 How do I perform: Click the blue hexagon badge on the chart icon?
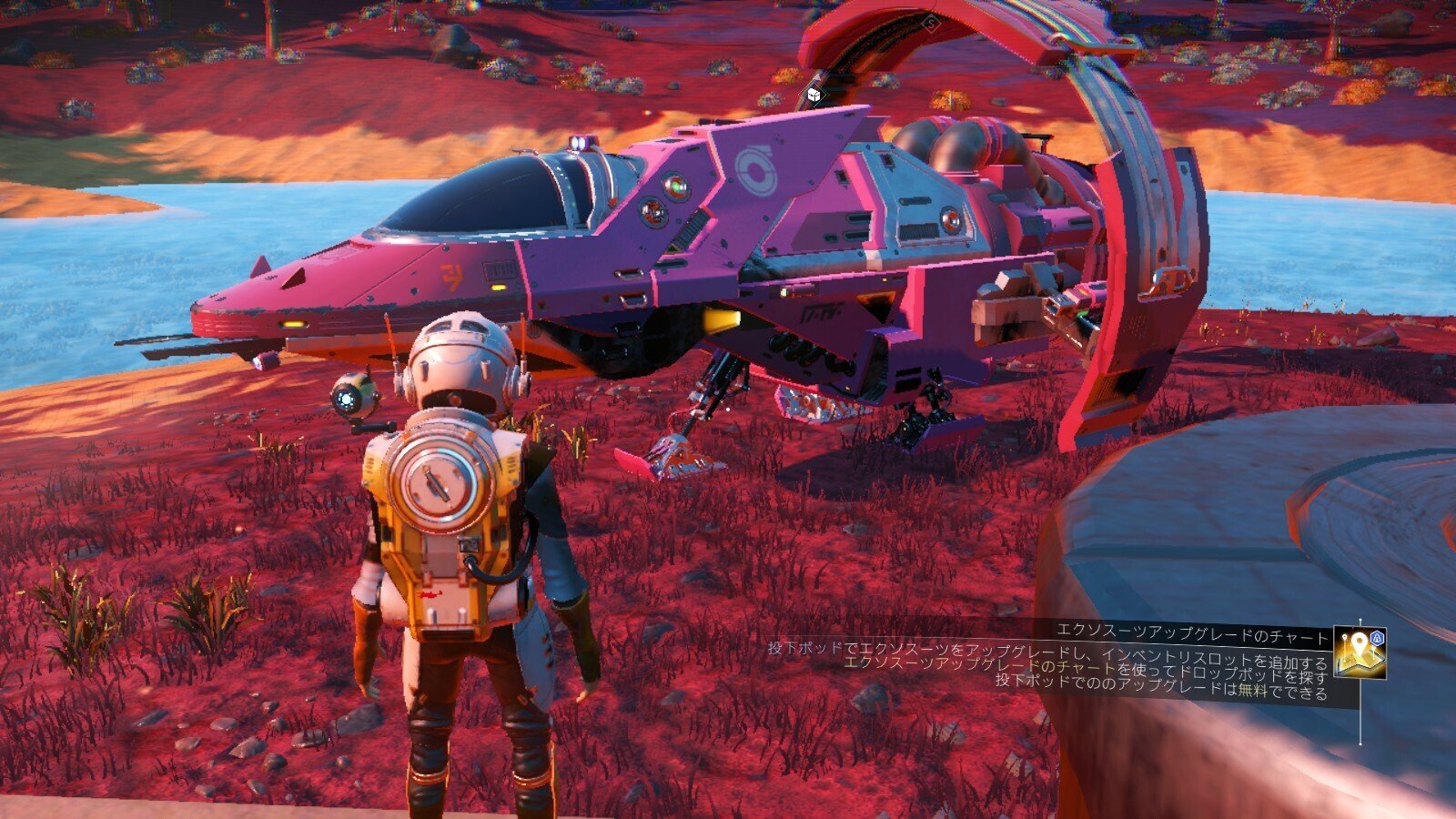click(x=1377, y=638)
